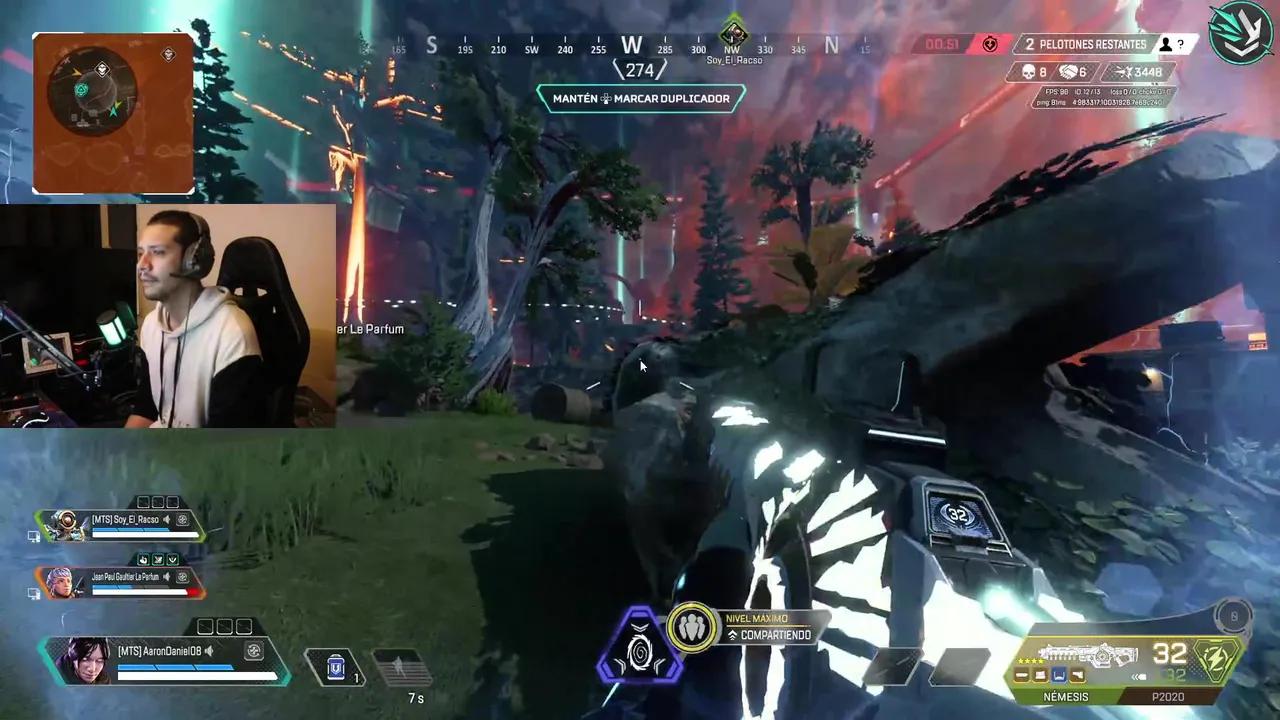Select the round ordnance slot above the weapon panel
This screenshot has width=1280, height=720.
point(1233,617)
